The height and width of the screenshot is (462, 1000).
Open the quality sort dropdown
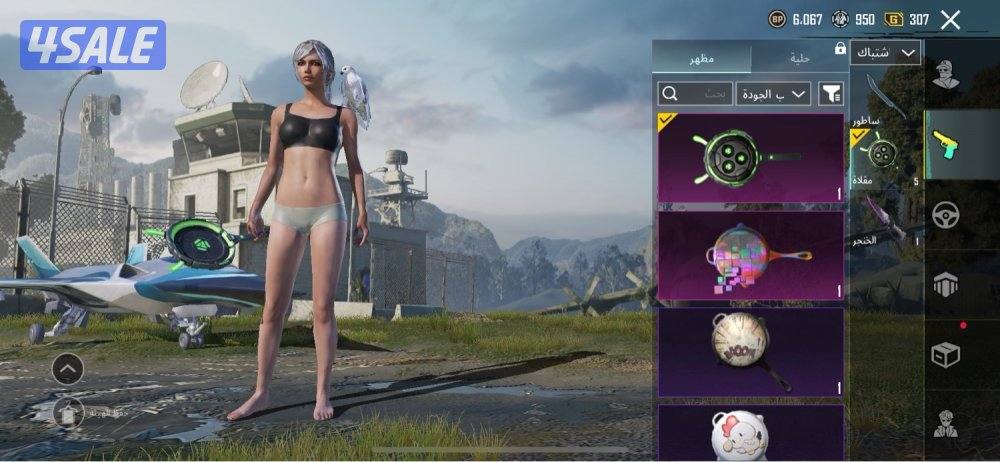point(773,94)
